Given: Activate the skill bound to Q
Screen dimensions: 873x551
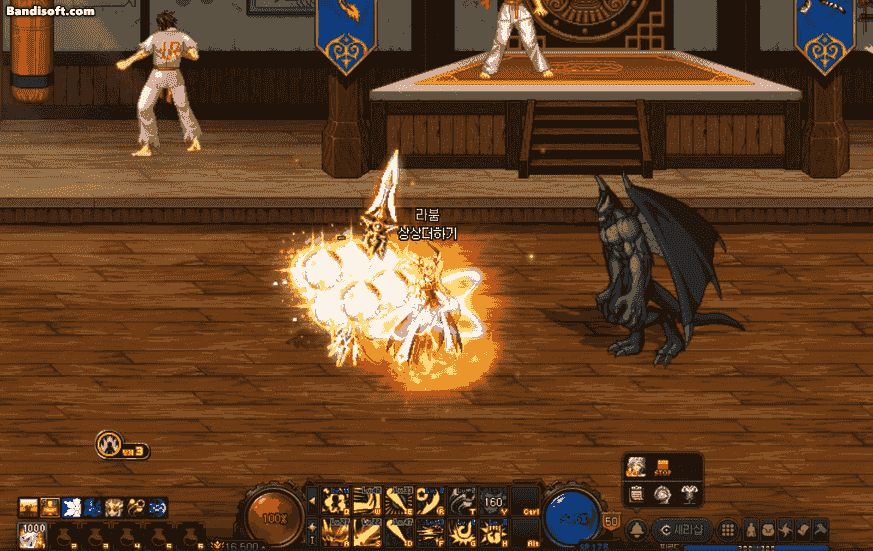Looking at the screenshot, I should pyautogui.click(x=336, y=499).
